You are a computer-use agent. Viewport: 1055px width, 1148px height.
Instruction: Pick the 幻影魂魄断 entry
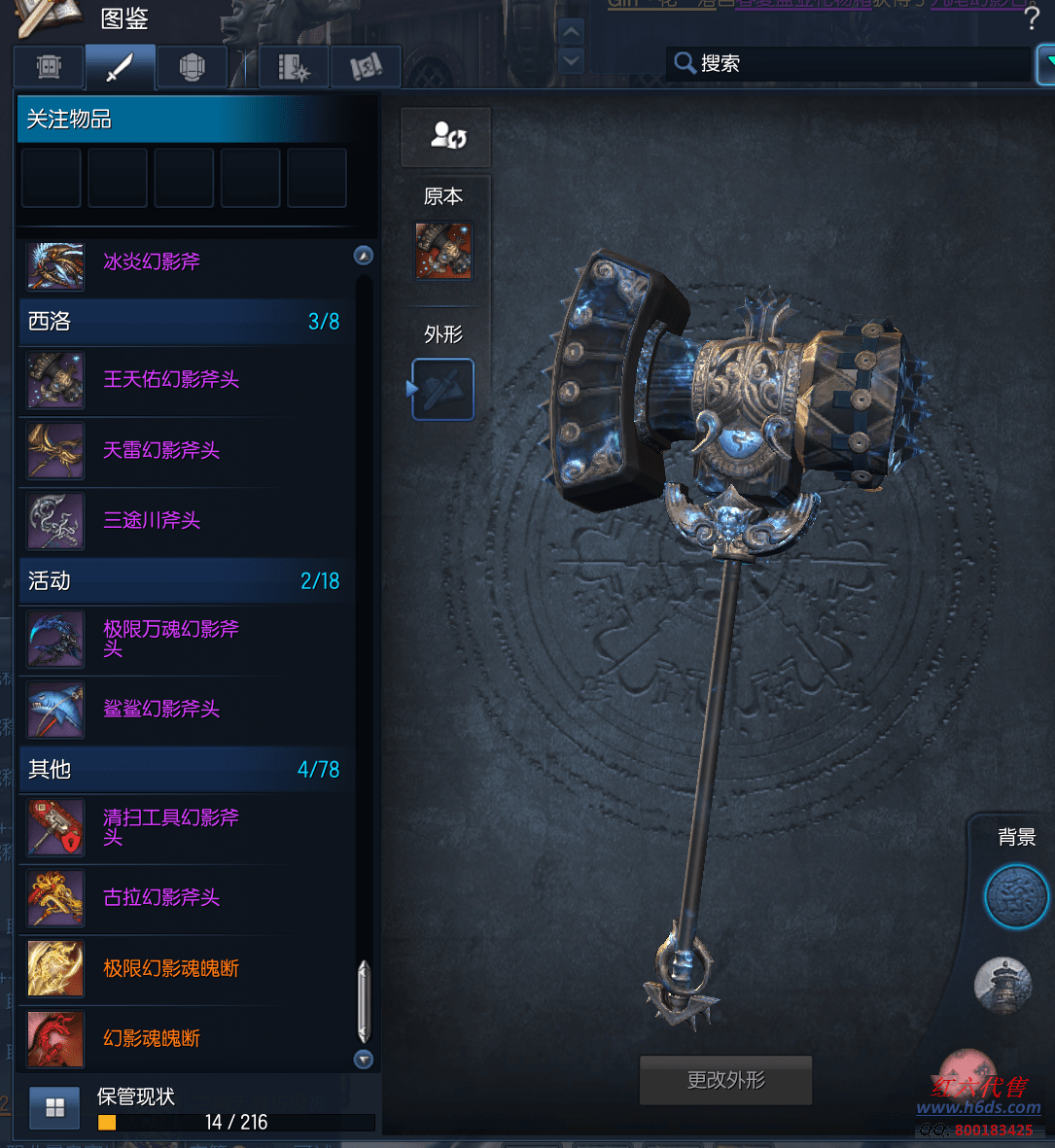tap(151, 1039)
